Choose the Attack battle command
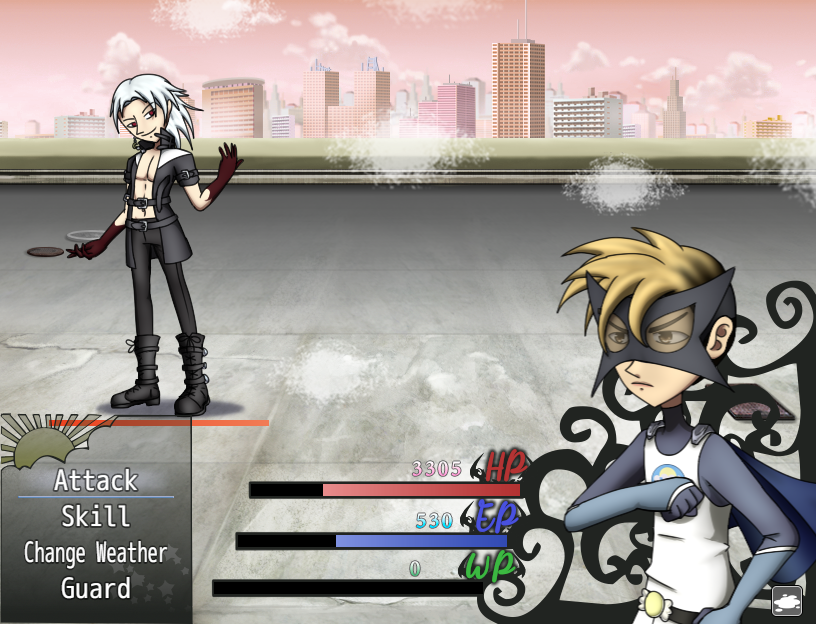 point(96,481)
